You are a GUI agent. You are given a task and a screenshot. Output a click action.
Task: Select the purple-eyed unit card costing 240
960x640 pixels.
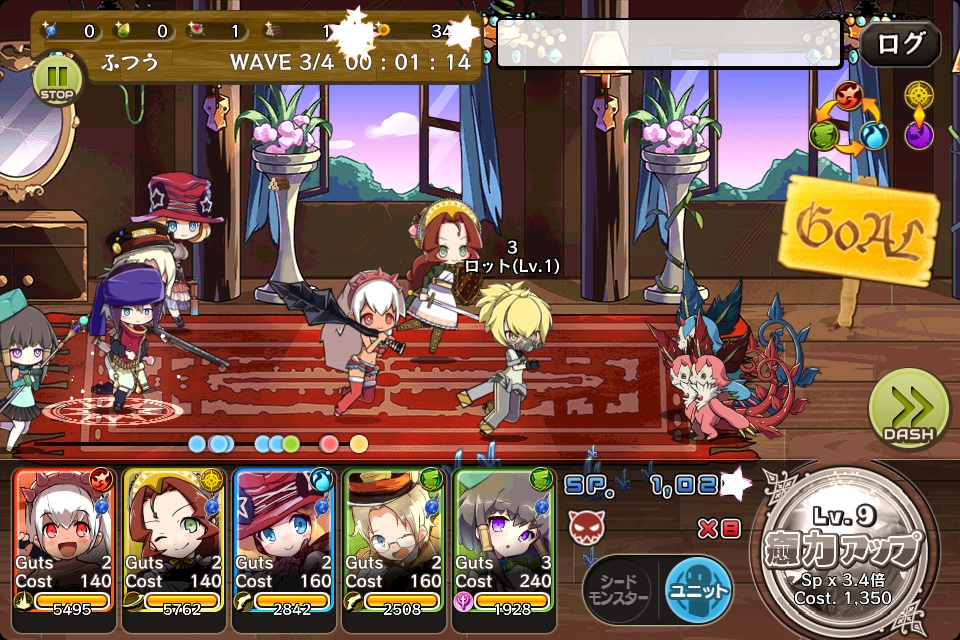pos(503,540)
